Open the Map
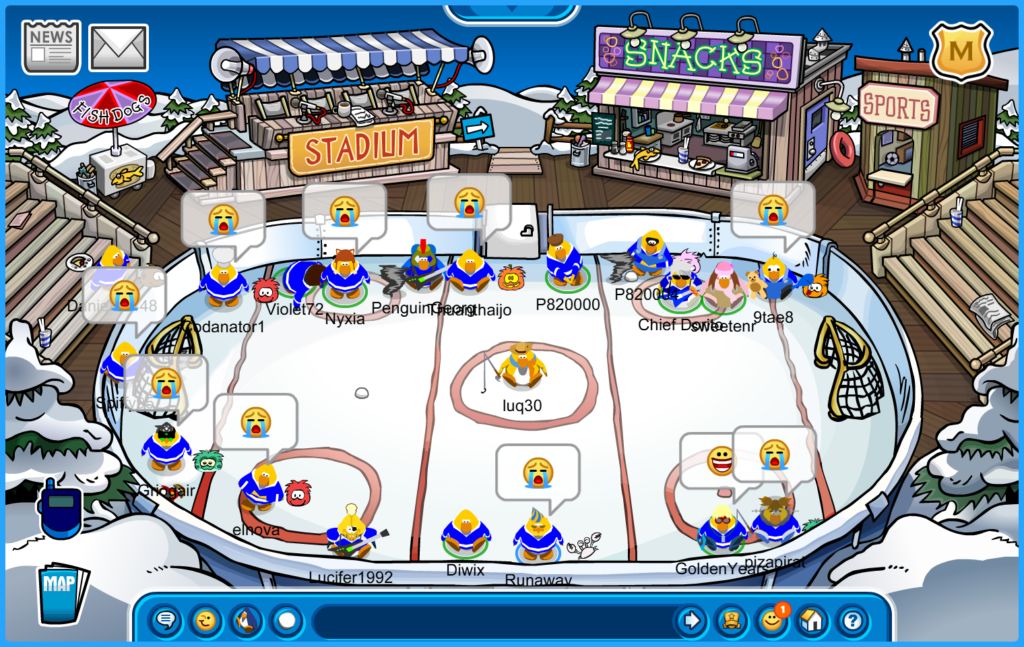This screenshot has width=1024, height=647. 62,594
